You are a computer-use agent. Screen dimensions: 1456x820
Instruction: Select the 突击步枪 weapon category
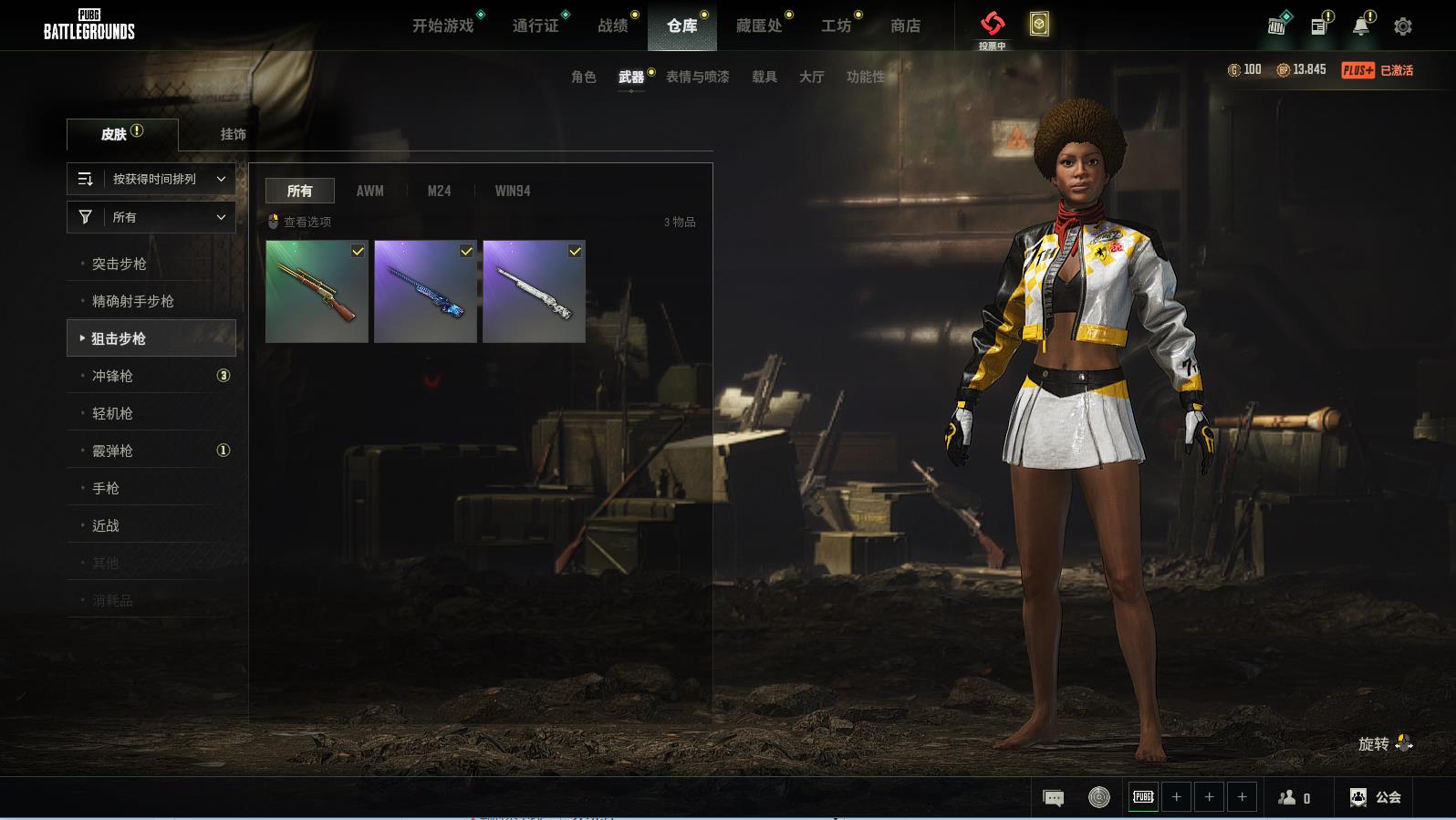(120, 265)
